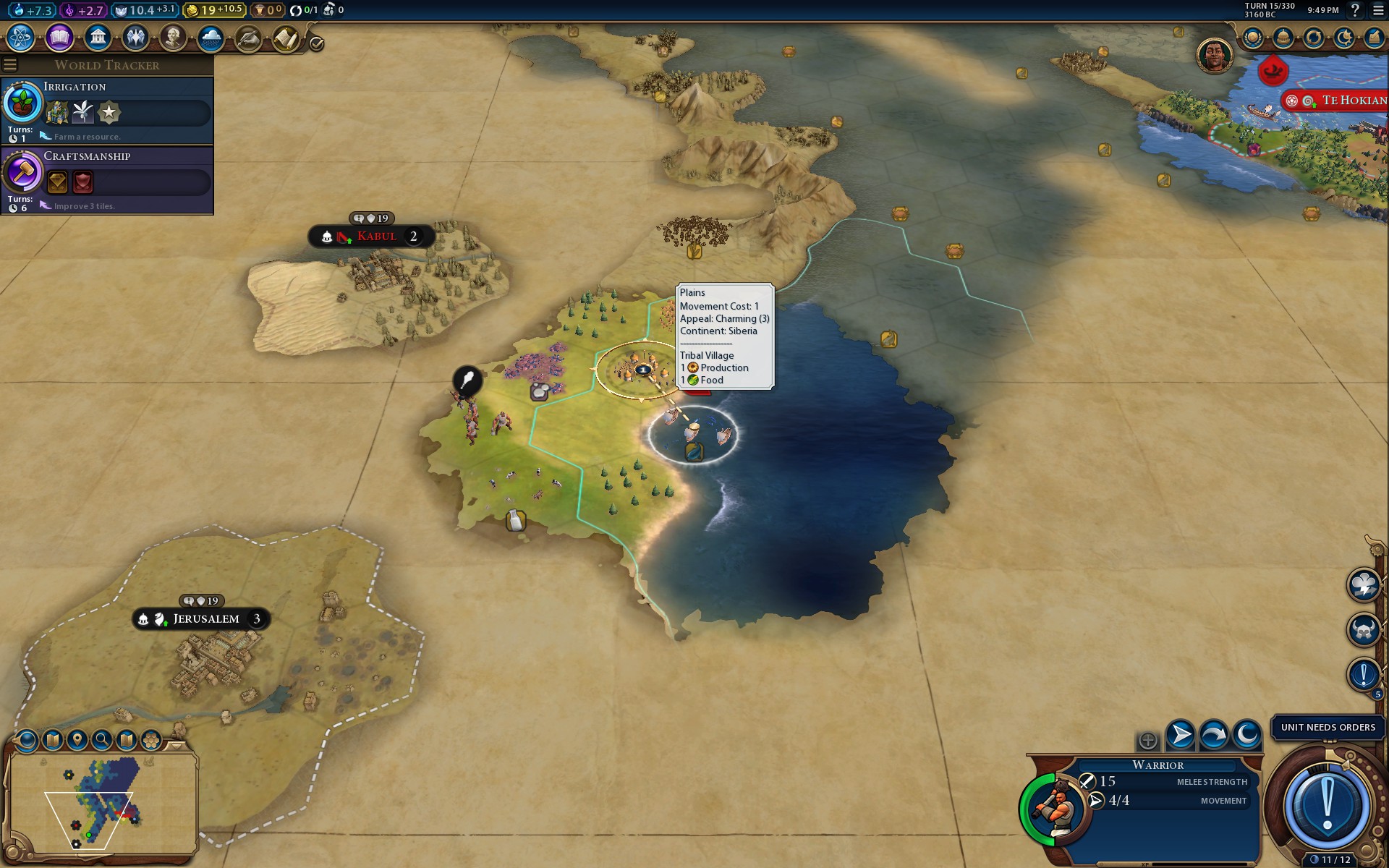Screen dimensions: 1389x868
Task: Choose the warrior's move-to command
Action: pyautogui.click(x=1181, y=736)
